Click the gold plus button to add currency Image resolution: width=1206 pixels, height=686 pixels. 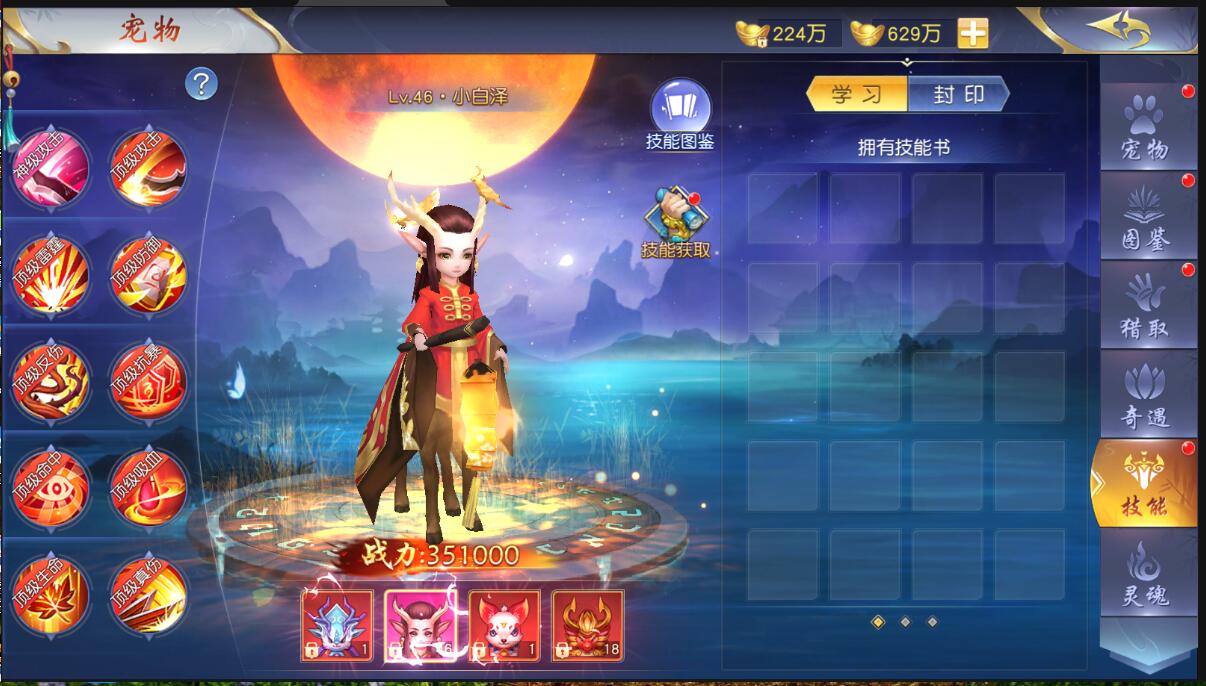(x=972, y=34)
